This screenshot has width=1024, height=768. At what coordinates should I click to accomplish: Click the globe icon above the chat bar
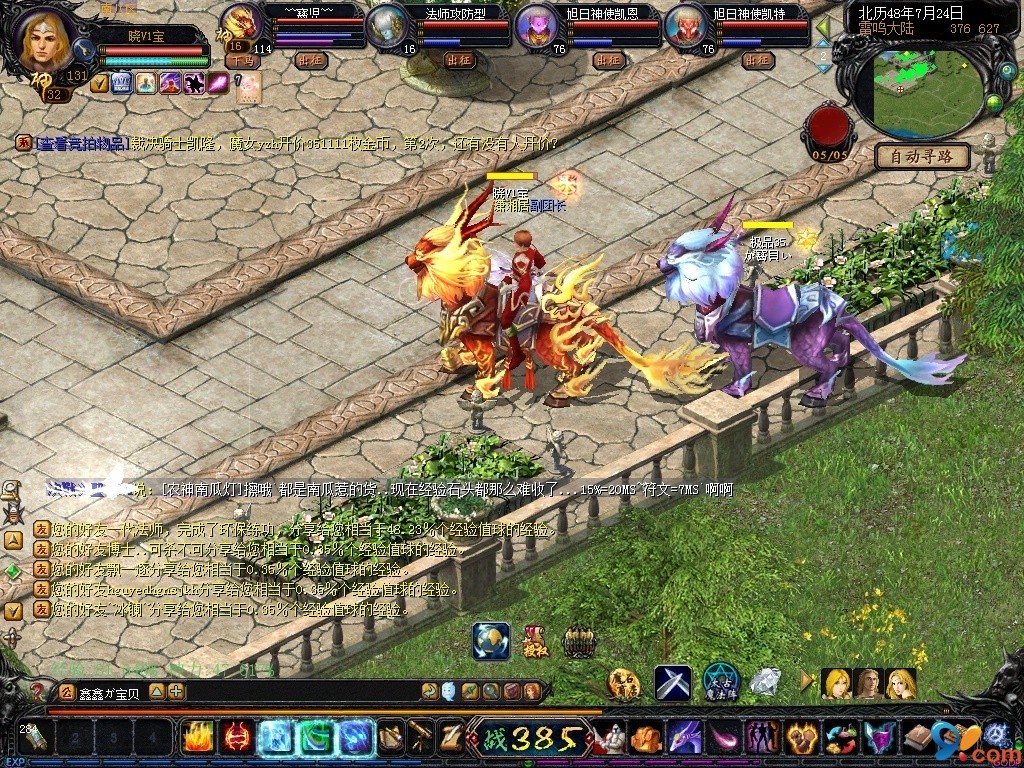pyautogui.click(x=491, y=641)
